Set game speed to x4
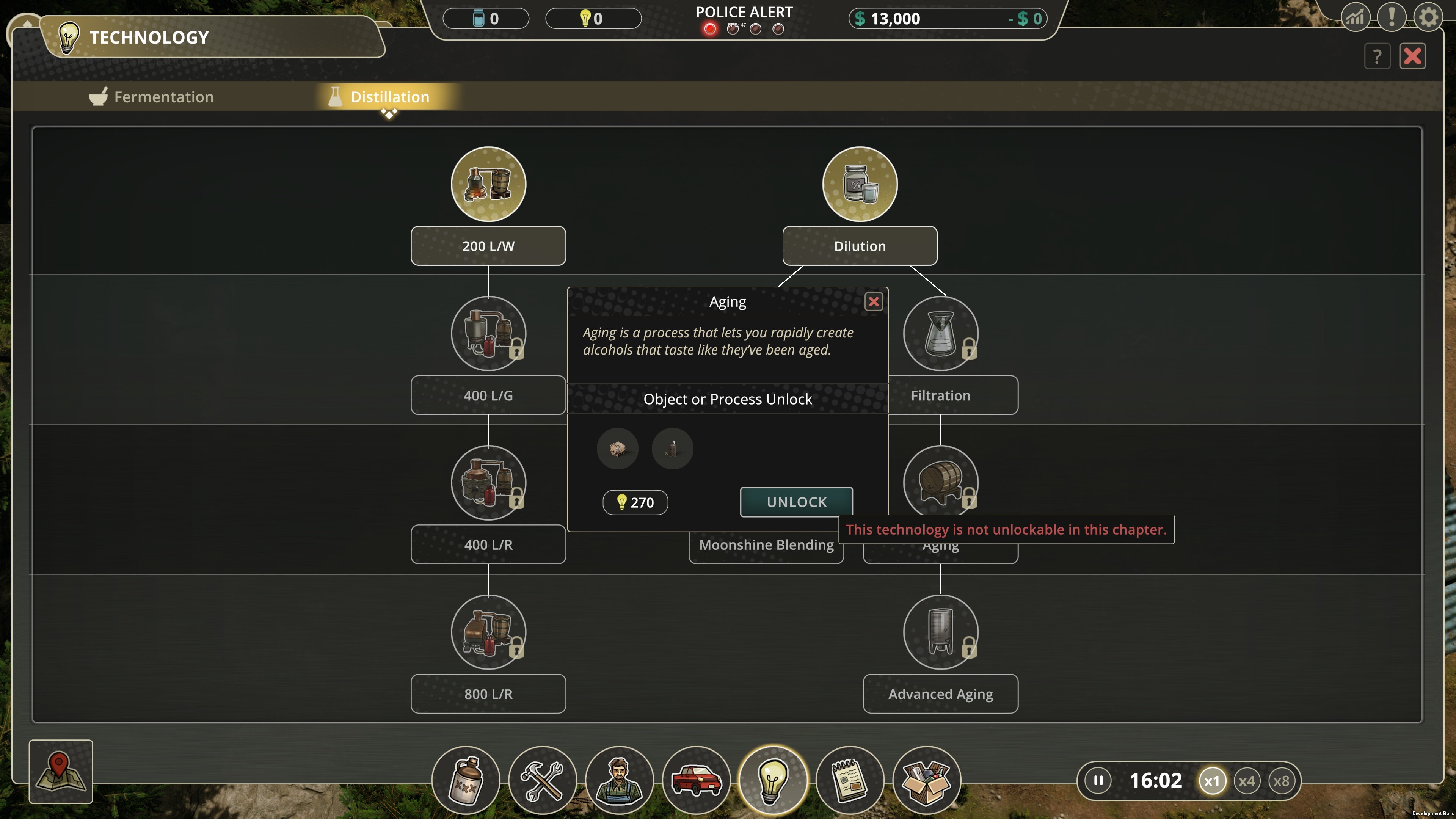This screenshot has width=1456, height=819. (1246, 781)
